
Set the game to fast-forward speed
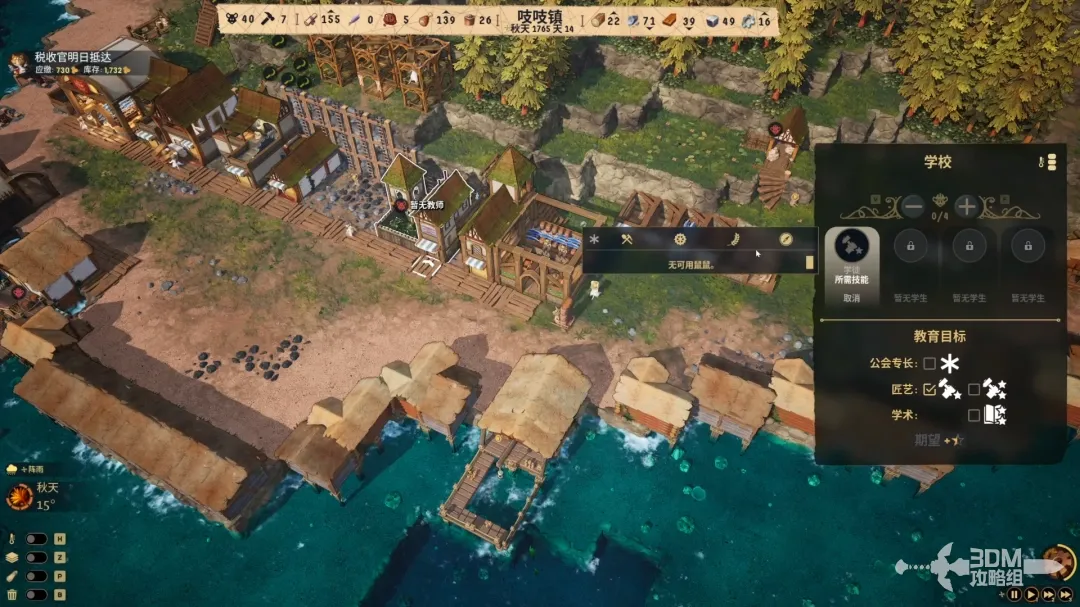[1049, 594]
